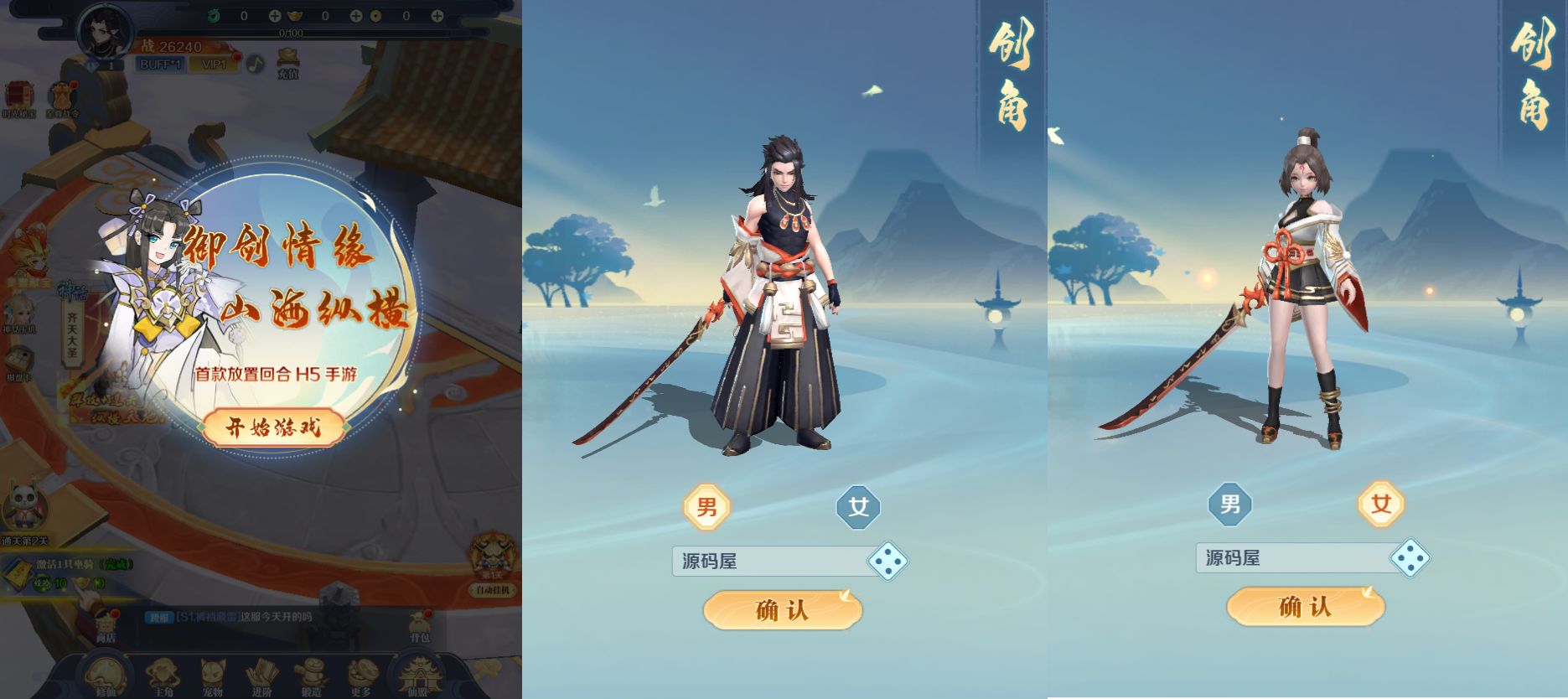This screenshot has width=1568, height=699.
Task: Select 男 male gender on middle creation screen
Action: 706,507
